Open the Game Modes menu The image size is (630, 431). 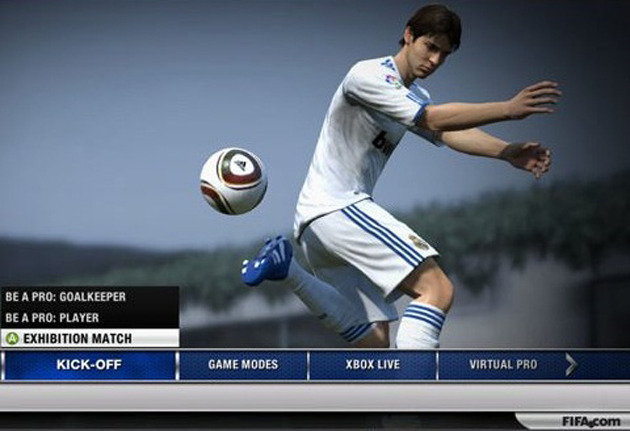[243, 365]
